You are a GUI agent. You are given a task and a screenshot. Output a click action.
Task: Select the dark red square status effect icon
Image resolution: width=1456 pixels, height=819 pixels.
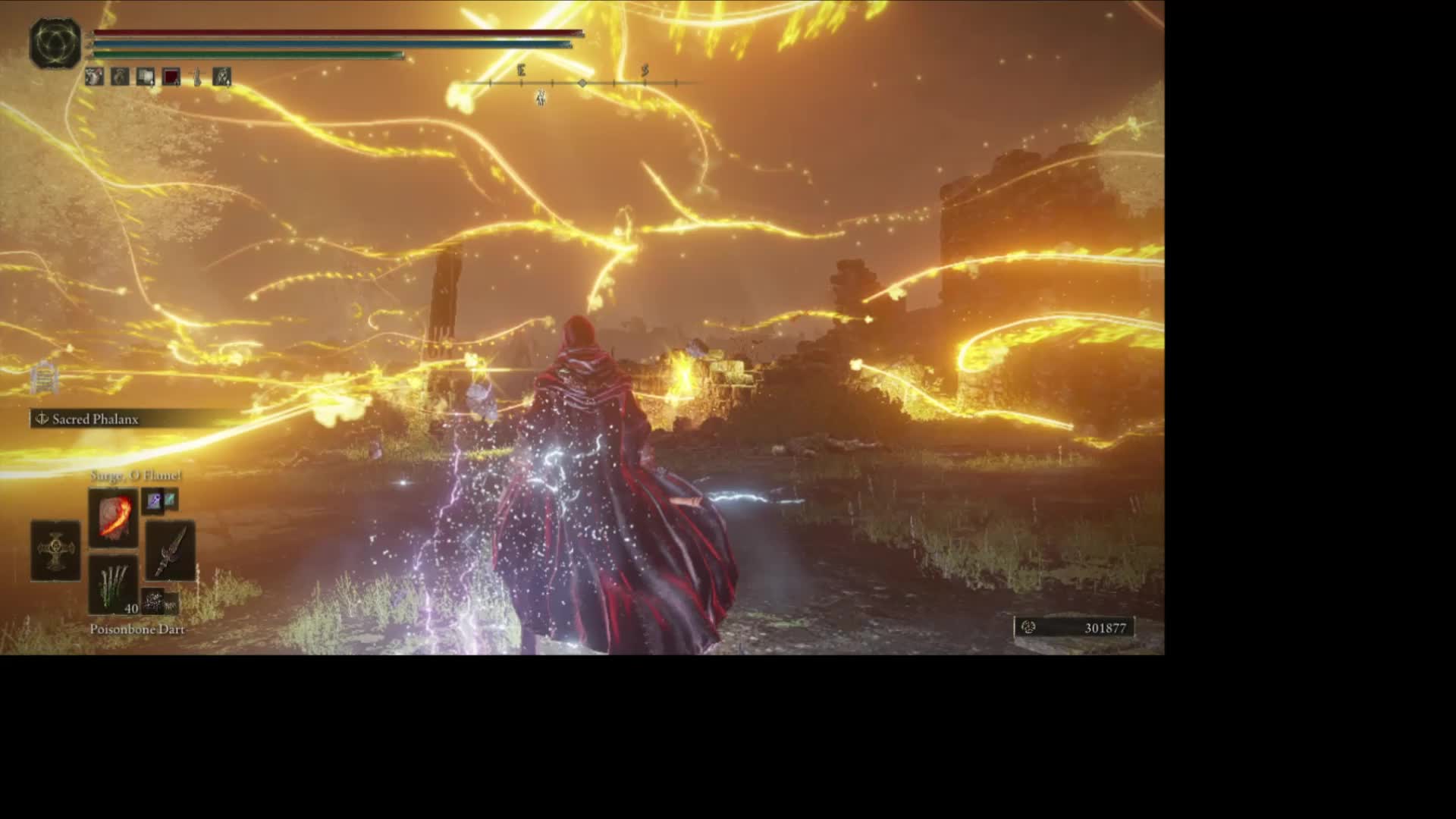(x=171, y=77)
